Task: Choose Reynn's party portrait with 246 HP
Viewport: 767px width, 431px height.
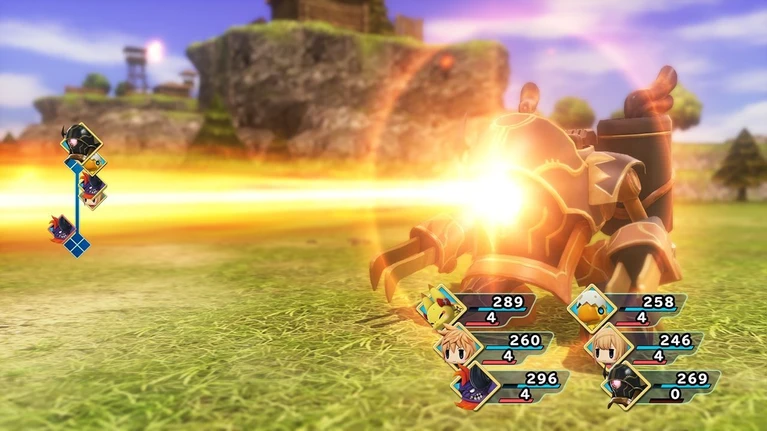Action: coord(606,346)
